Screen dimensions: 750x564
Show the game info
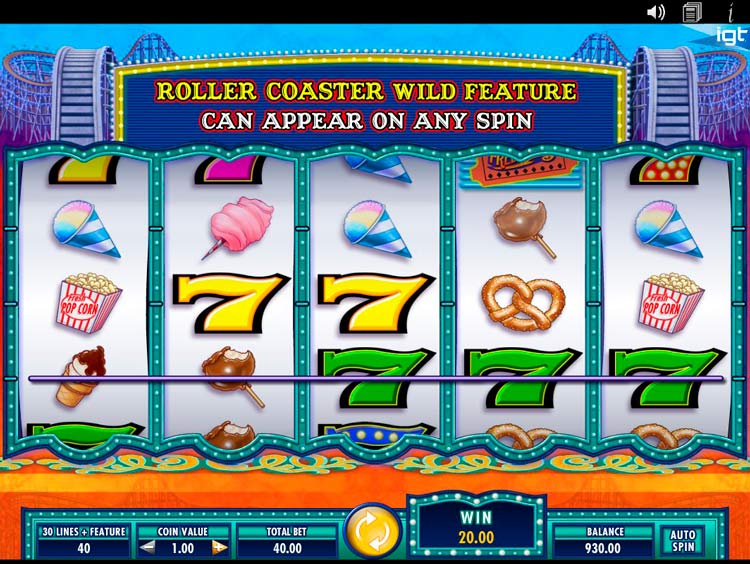tap(730, 12)
